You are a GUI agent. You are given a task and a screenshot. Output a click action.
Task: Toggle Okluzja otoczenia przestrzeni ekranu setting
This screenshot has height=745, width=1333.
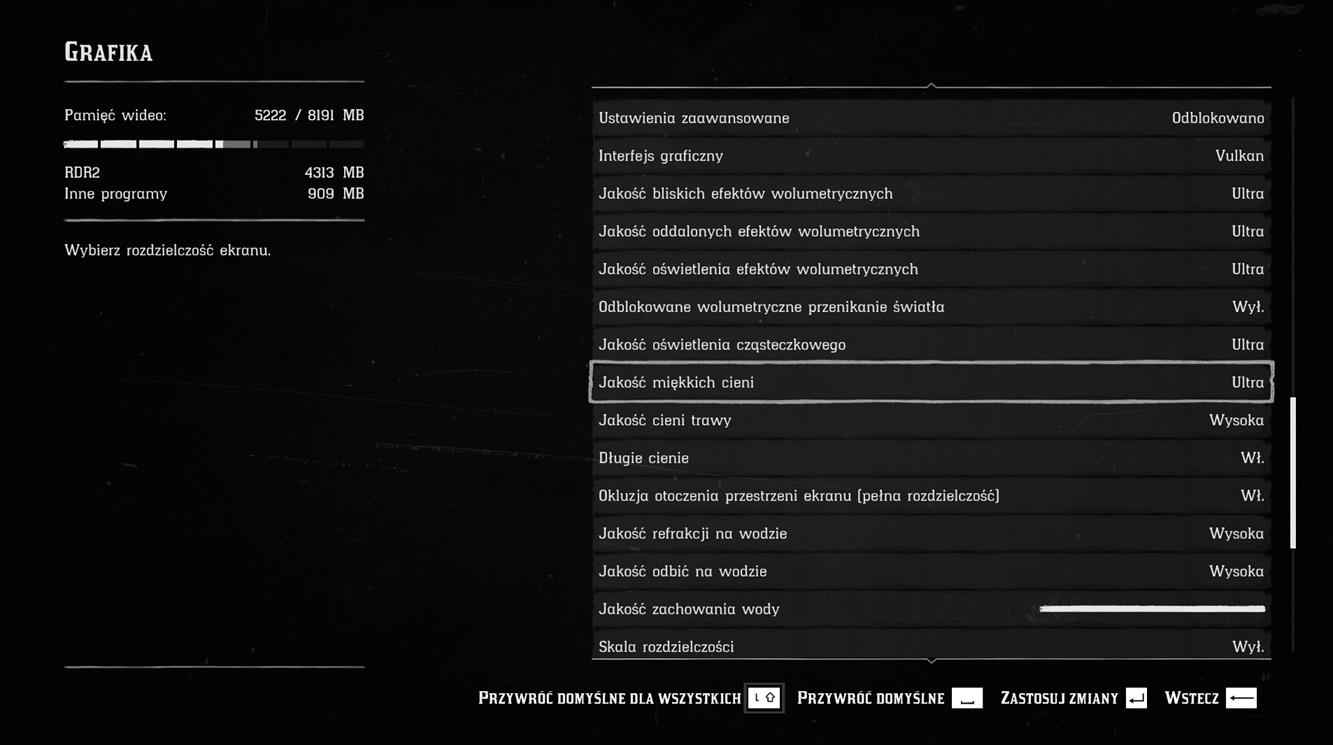coord(931,496)
